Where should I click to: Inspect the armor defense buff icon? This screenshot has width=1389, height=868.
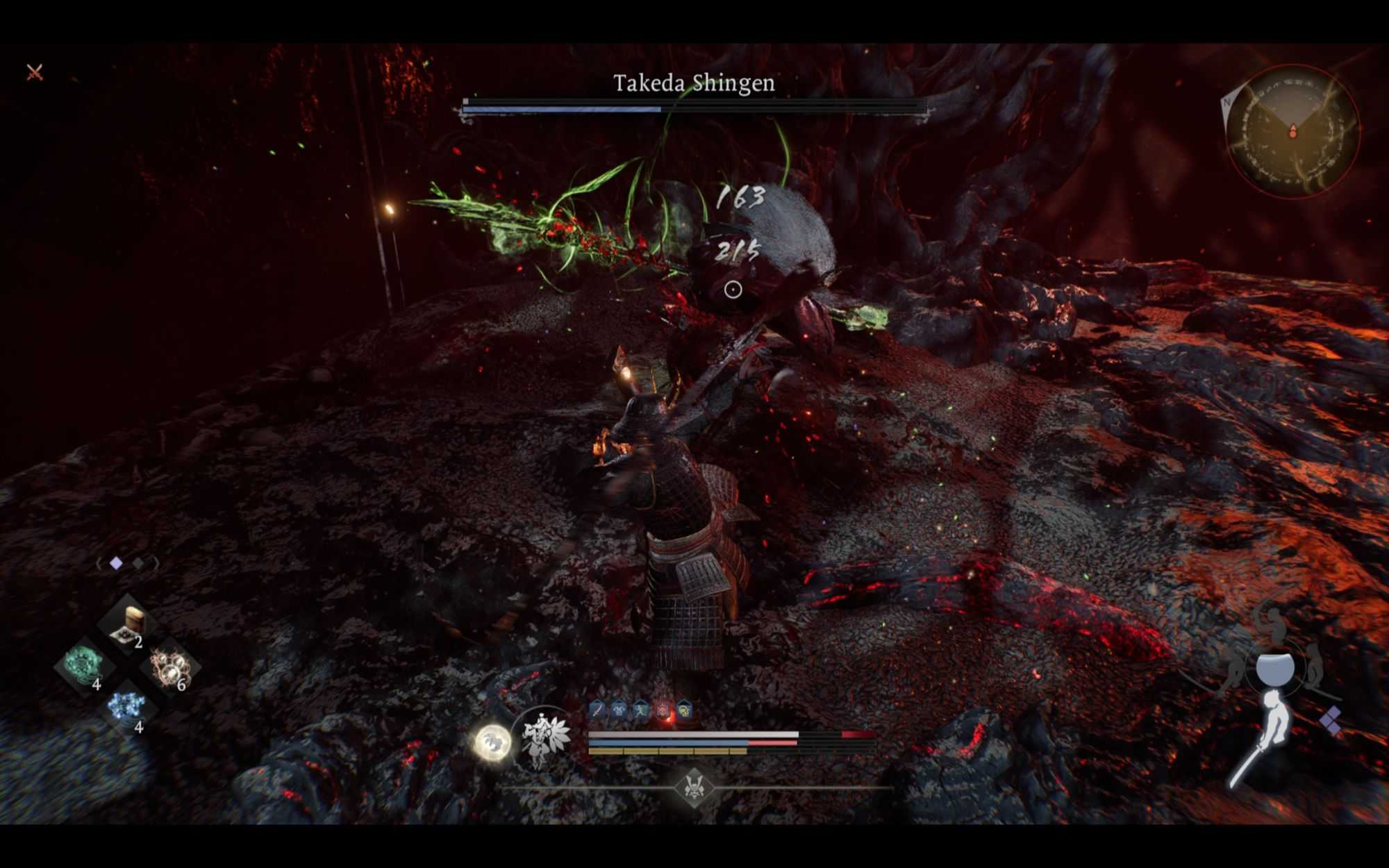(618, 710)
